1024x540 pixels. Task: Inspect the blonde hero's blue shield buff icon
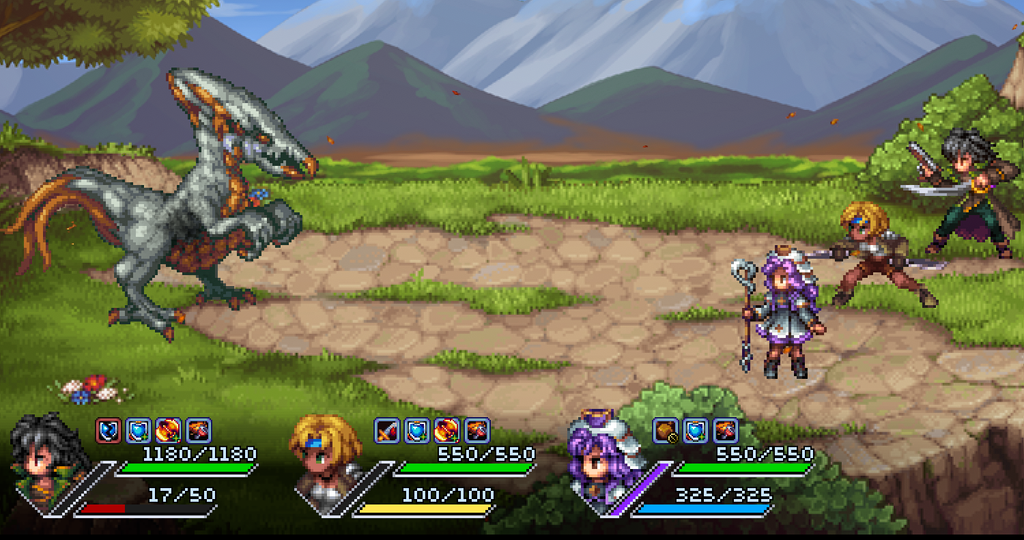417,430
